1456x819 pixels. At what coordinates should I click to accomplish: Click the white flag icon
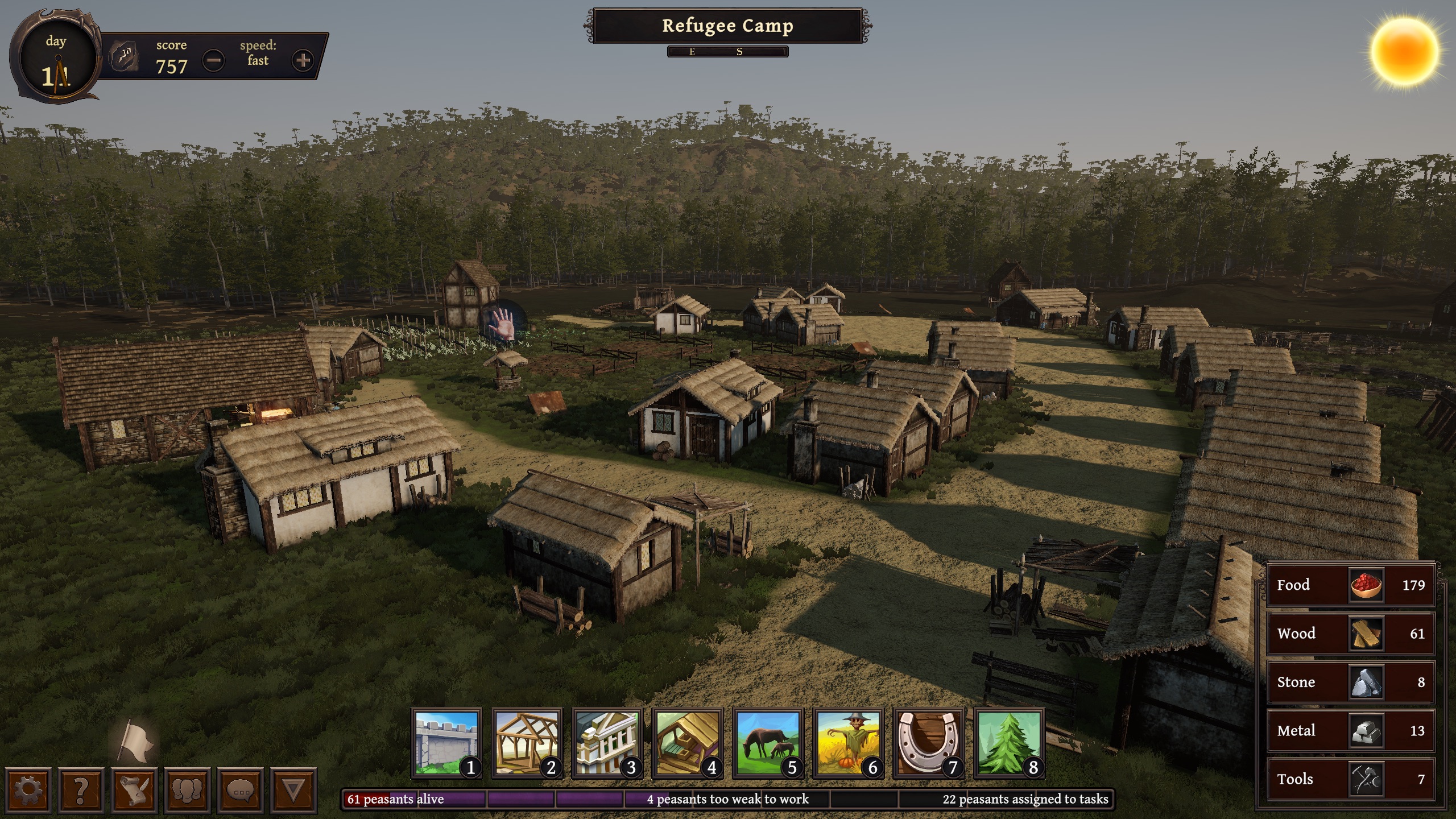pyautogui.click(x=134, y=741)
